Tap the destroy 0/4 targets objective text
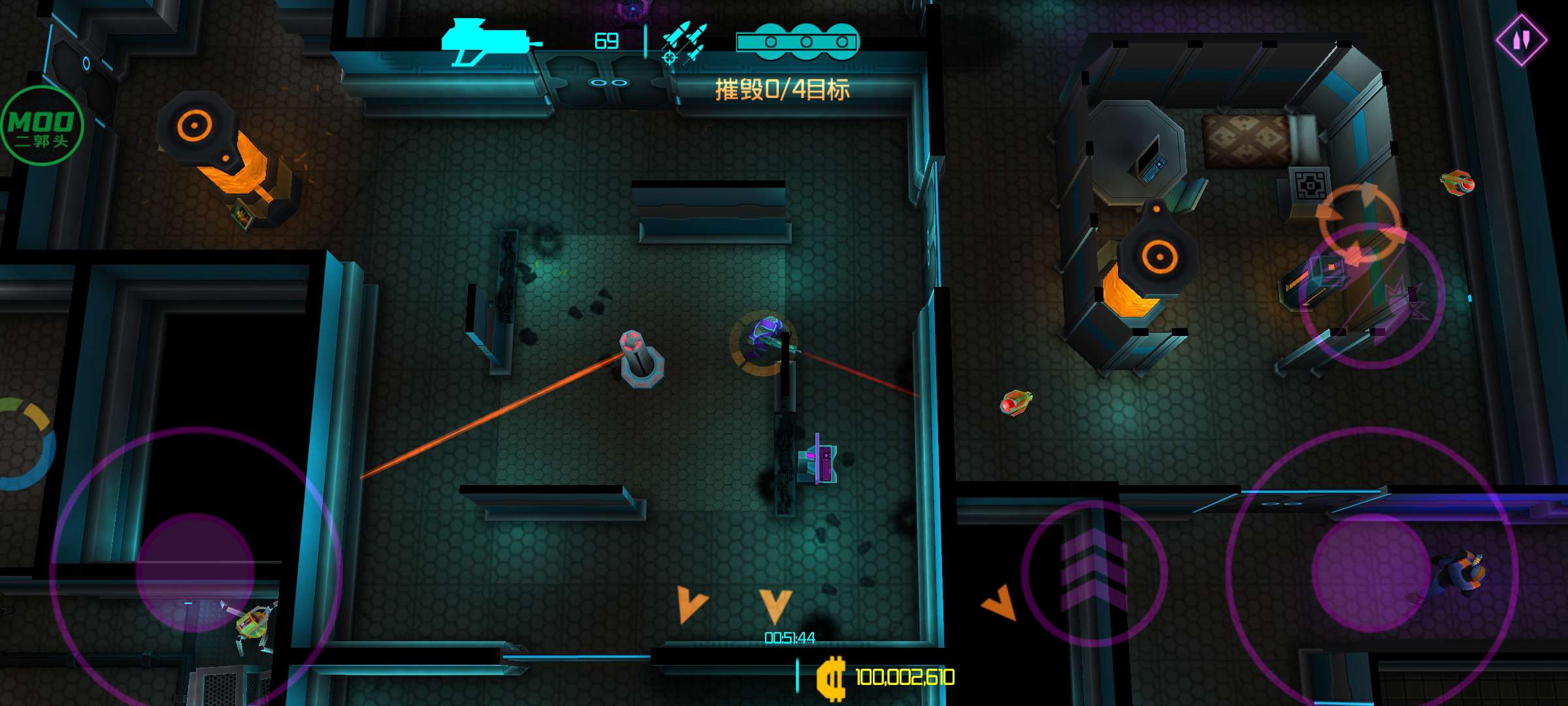 782,90
